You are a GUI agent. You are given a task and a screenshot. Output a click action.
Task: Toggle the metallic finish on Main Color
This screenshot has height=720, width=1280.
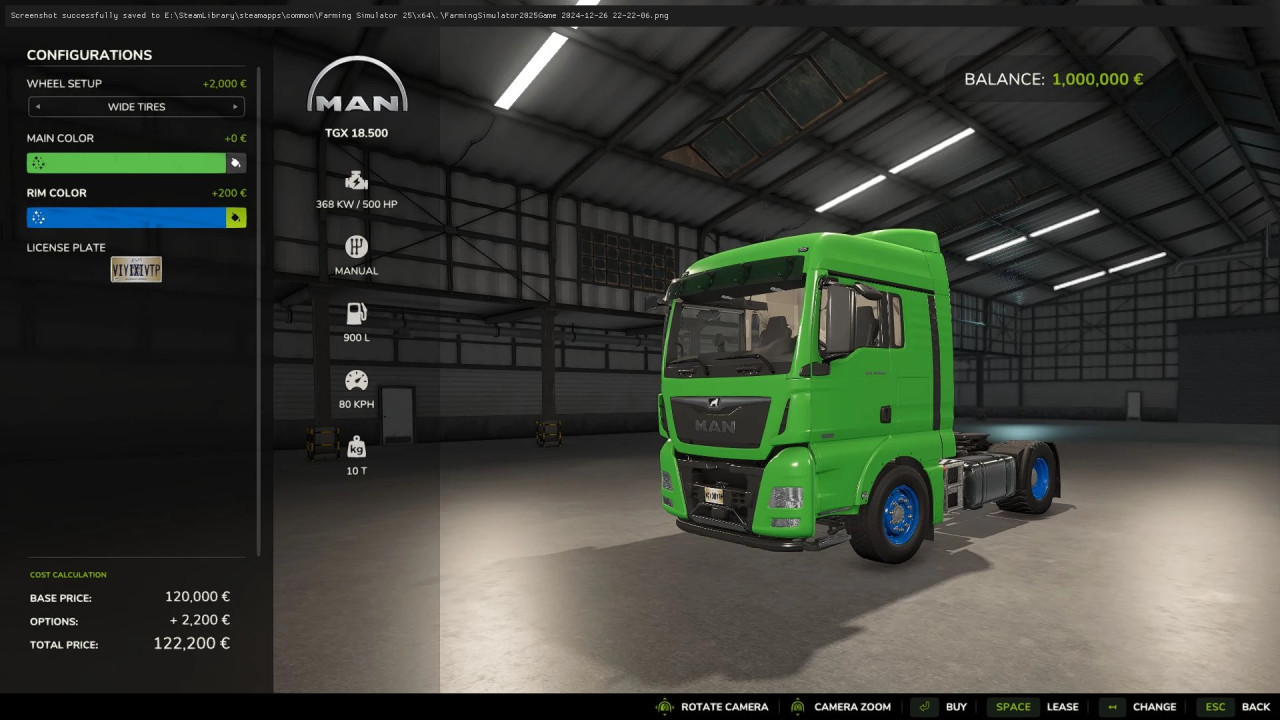37,162
